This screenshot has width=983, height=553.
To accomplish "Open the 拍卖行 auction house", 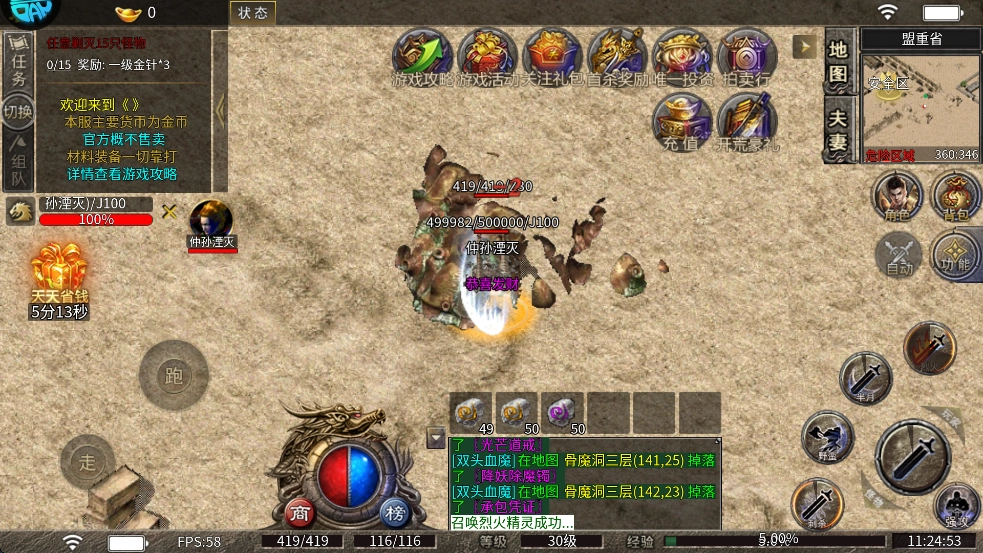I will click(x=745, y=55).
